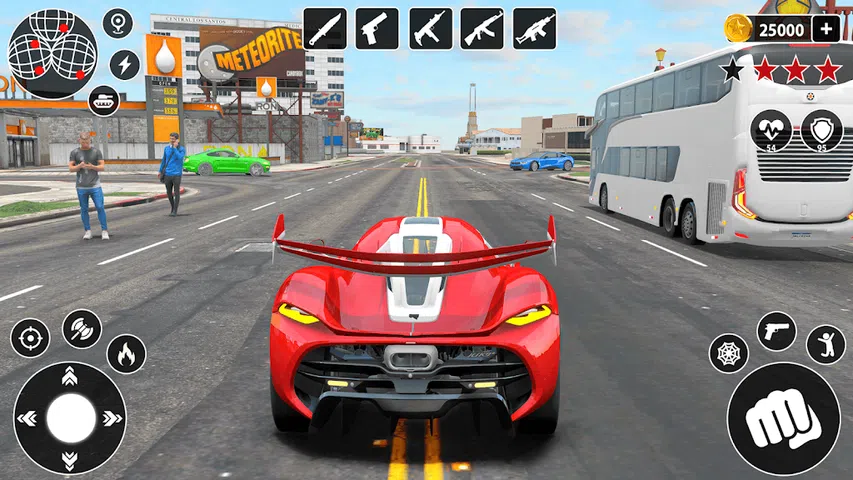This screenshot has width=853, height=480.
Task: Select the tank vehicle icon
Action: coord(104,100)
